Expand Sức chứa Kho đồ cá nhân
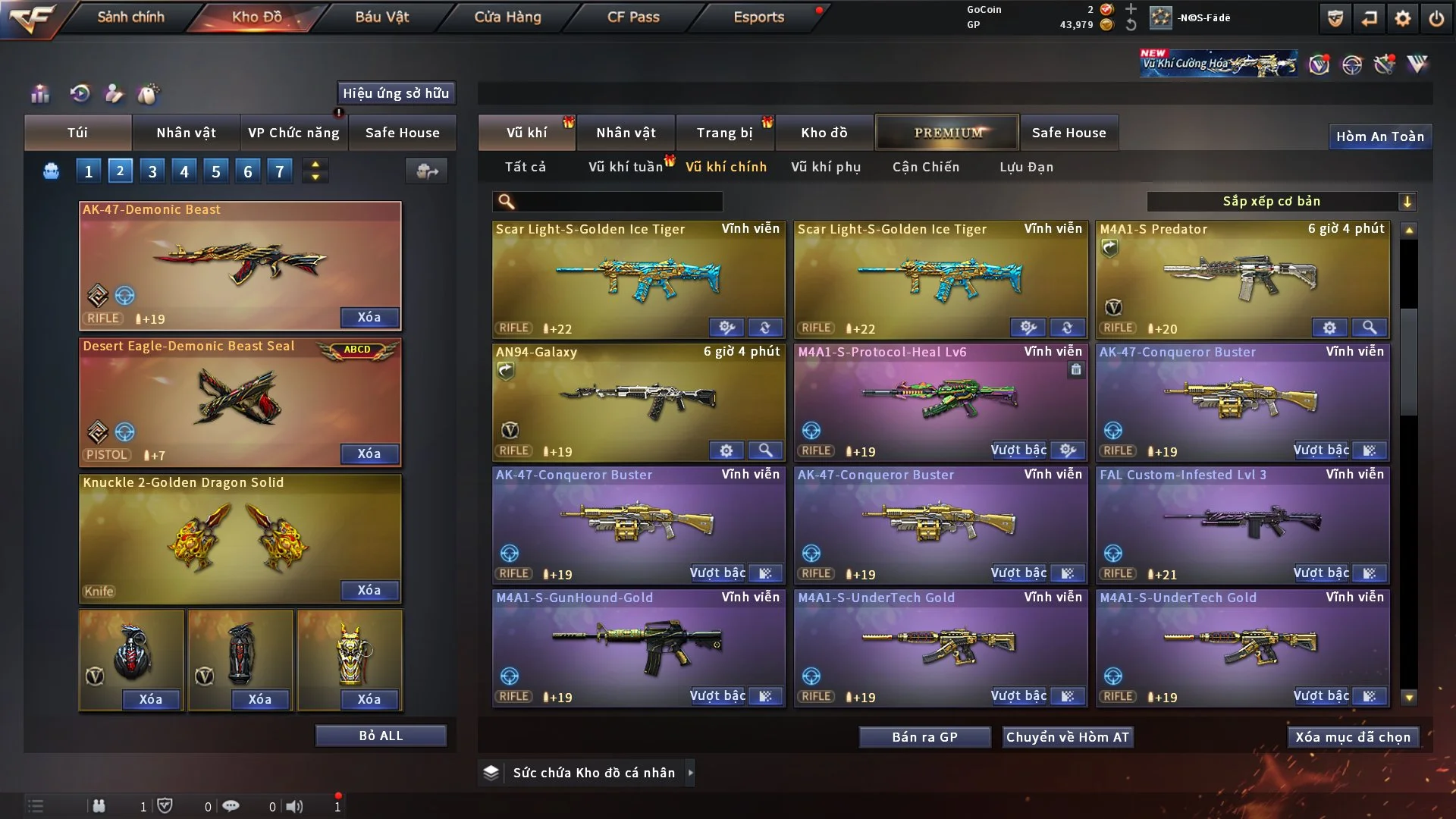 (690, 773)
